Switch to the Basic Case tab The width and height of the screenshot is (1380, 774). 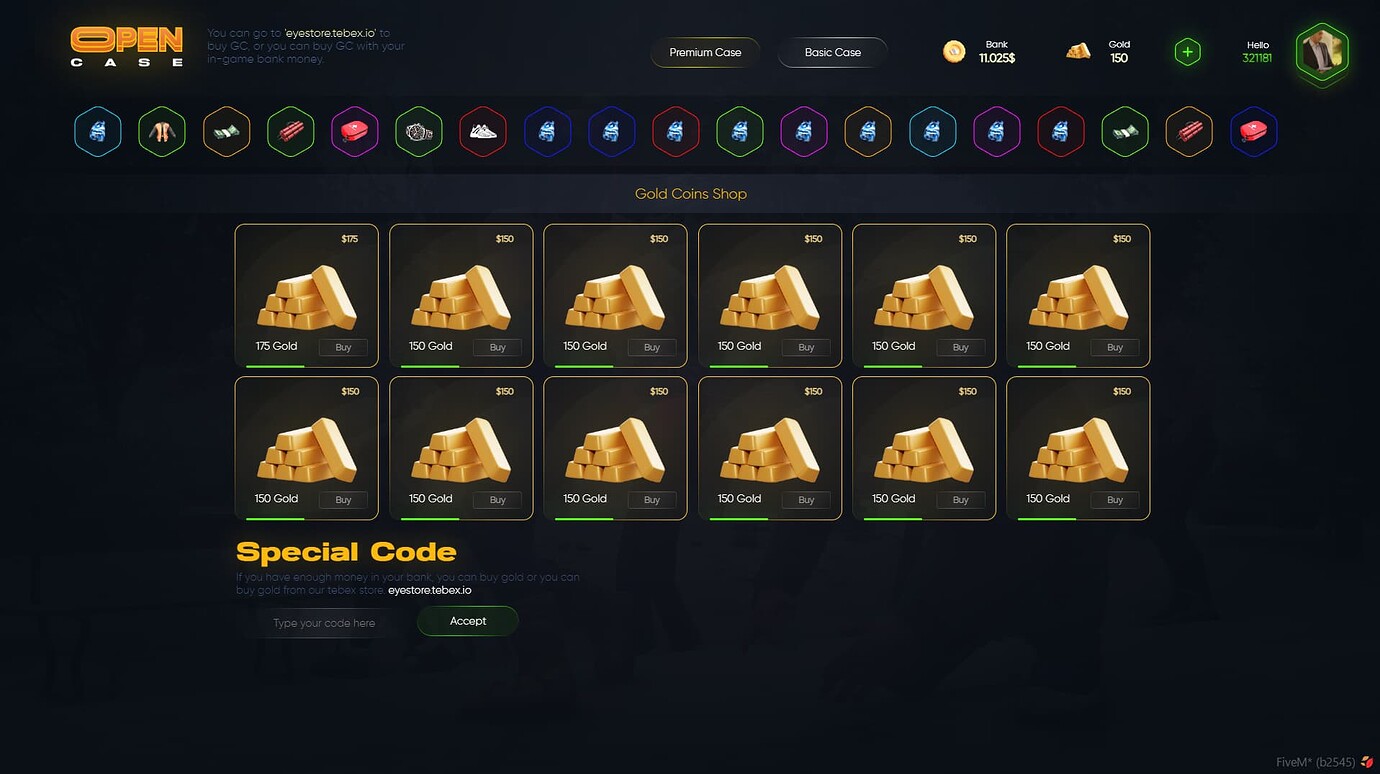point(832,52)
